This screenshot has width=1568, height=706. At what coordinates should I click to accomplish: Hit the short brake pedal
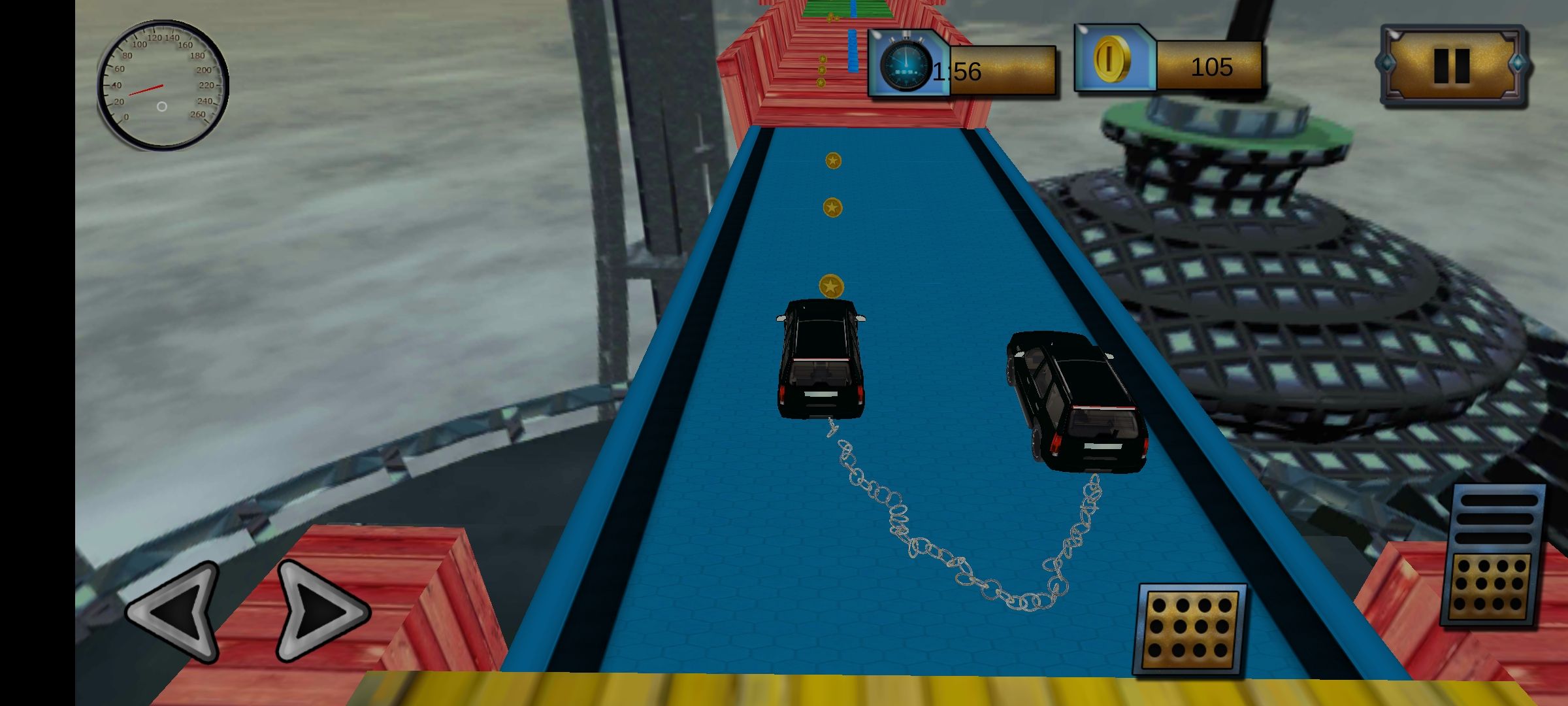click(1190, 629)
